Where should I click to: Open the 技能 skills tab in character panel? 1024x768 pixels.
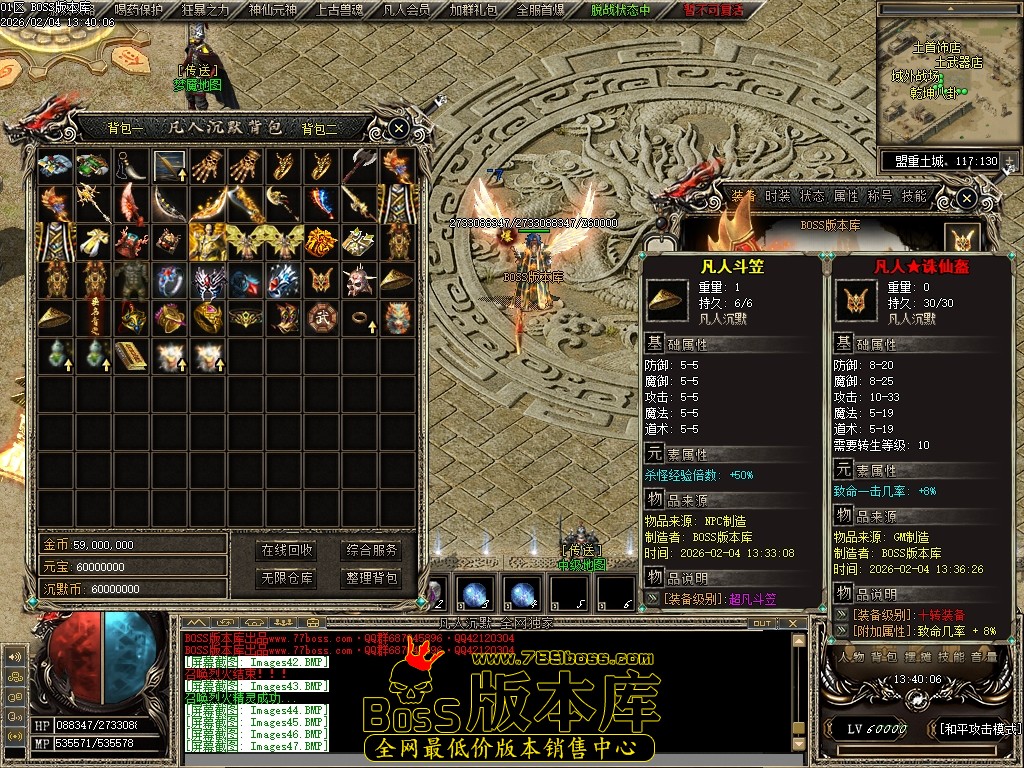pyautogui.click(x=914, y=196)
